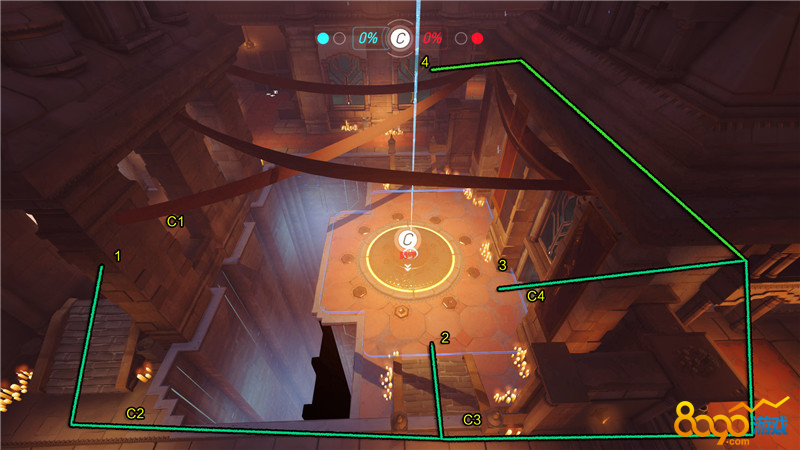Click the C objective marker above the point
Viewport: 800px width, 450px height.
(x=408, y=240)
